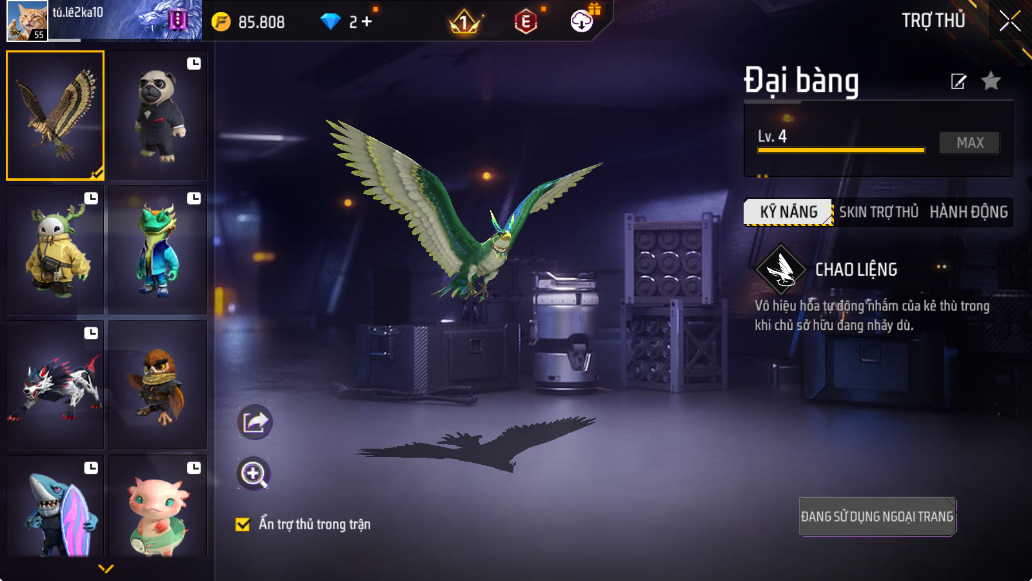Image resolution: width=1032 pixels, height=581 pixels.
Task: Select the white and red wolf pet
Action: (x=56, y=385)
